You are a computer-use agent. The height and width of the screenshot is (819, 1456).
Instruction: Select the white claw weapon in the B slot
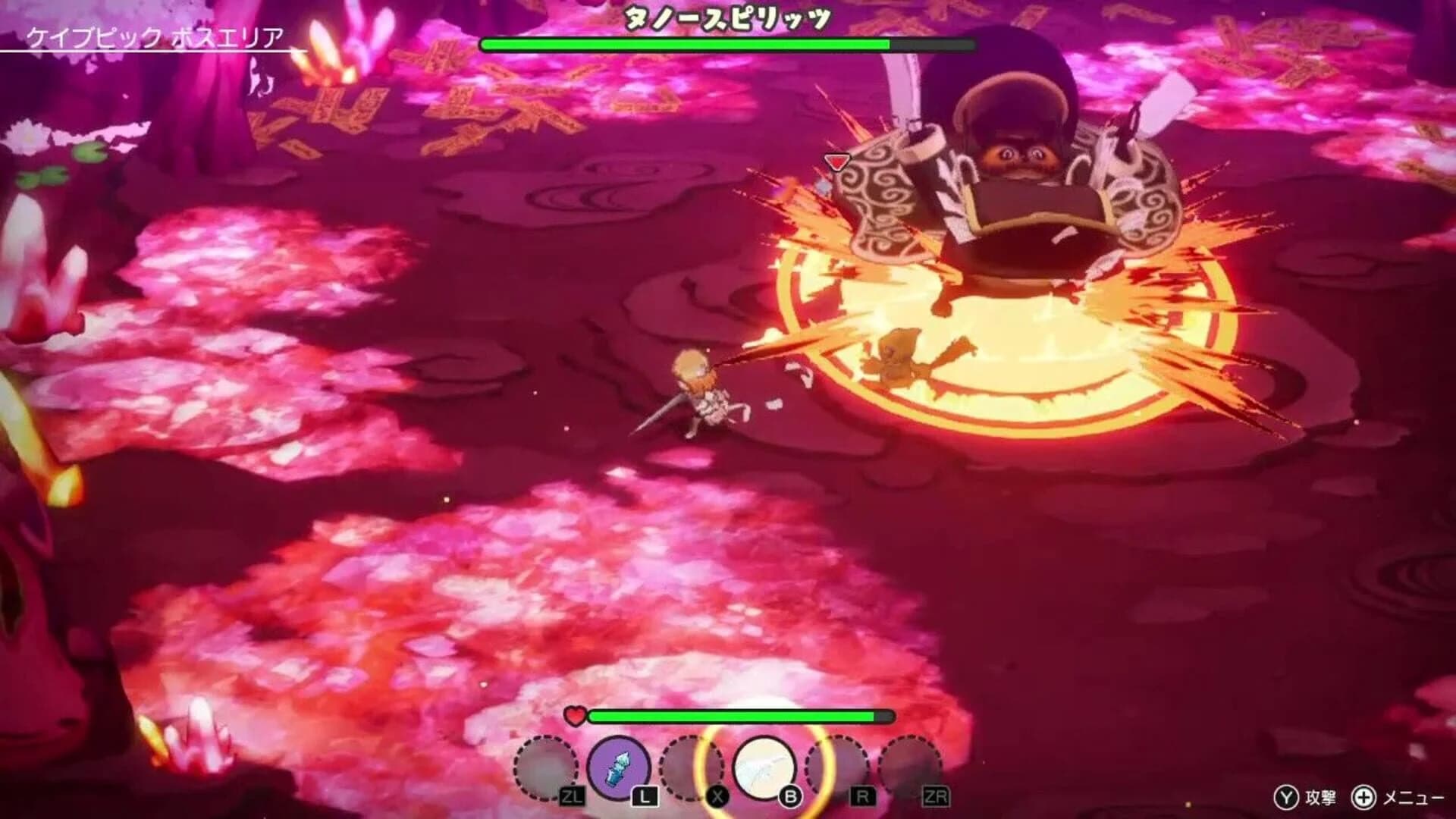pos(762,766)
